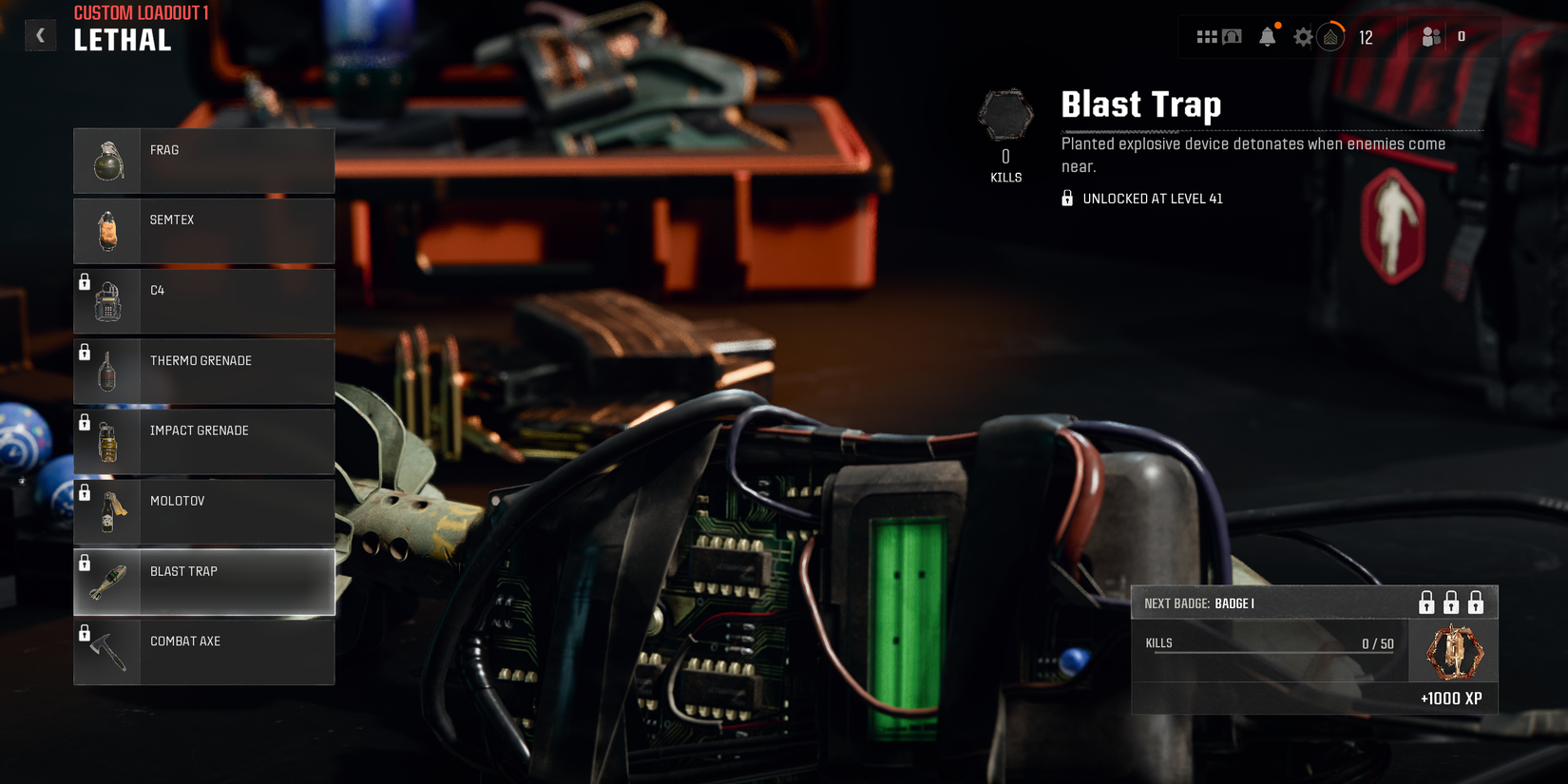Open the settings gear icon
This screenshot has width=1568, height=784.
click(1302, 36)
